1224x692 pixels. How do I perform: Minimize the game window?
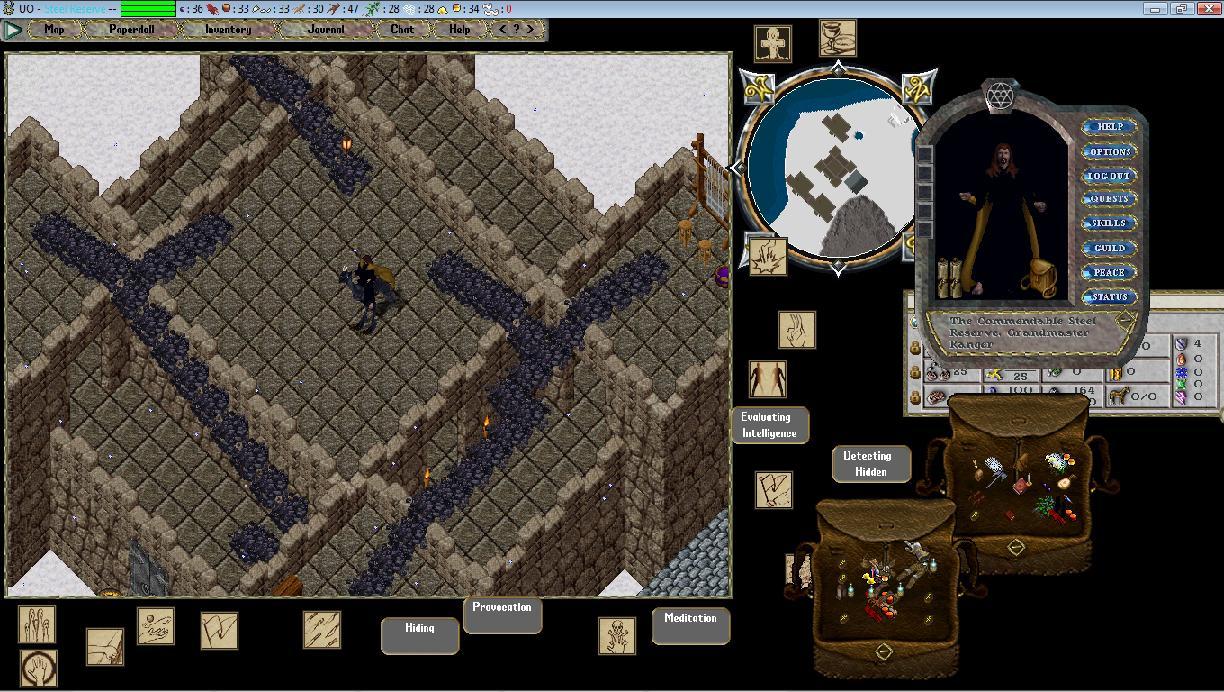(x=1156, y=8)
